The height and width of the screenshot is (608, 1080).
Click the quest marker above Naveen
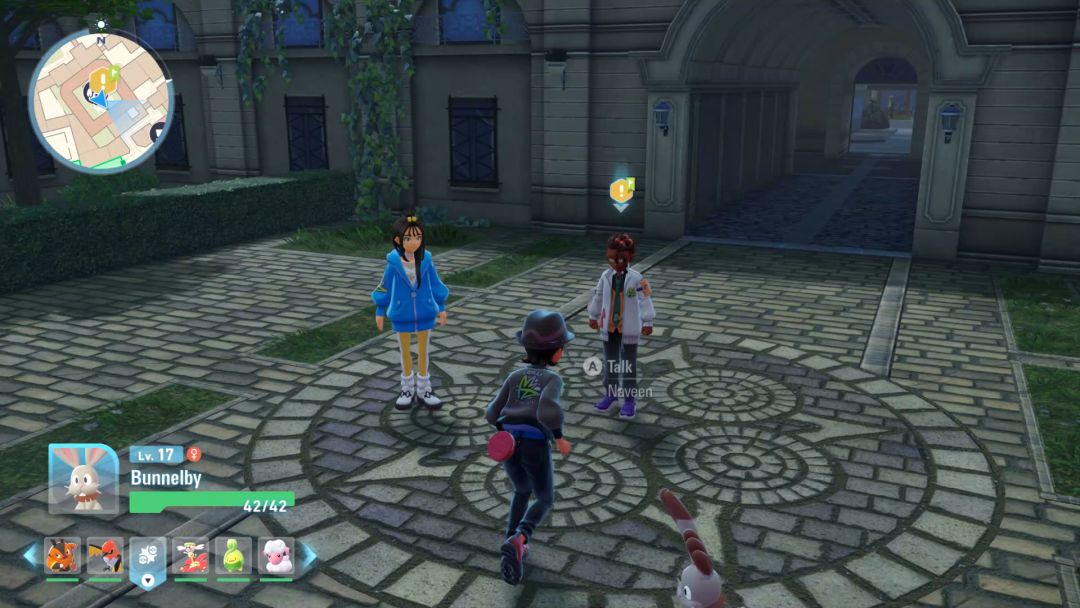[x=621, y=190]
